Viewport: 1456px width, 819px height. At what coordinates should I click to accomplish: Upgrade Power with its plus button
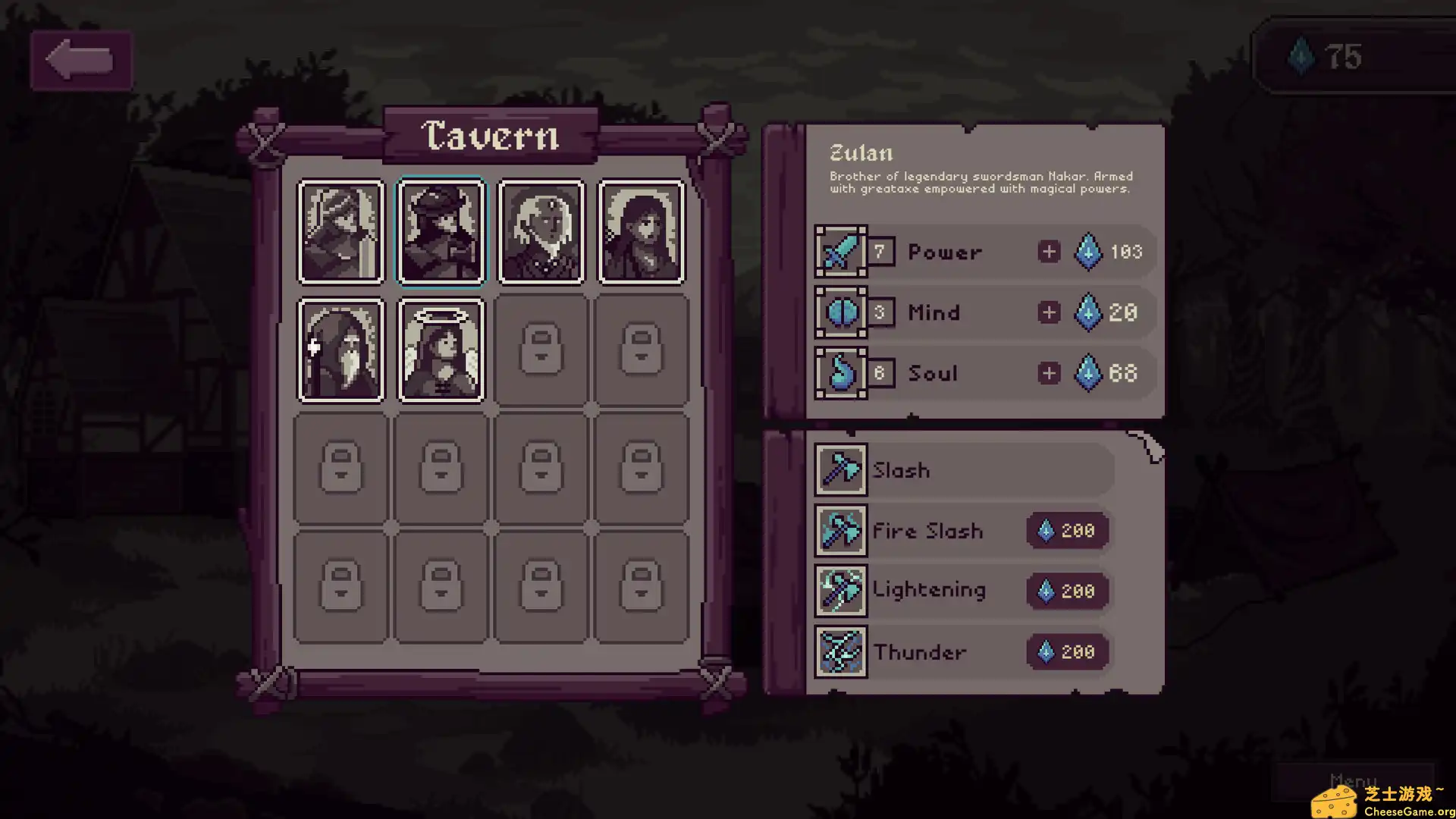(1049, 252)
